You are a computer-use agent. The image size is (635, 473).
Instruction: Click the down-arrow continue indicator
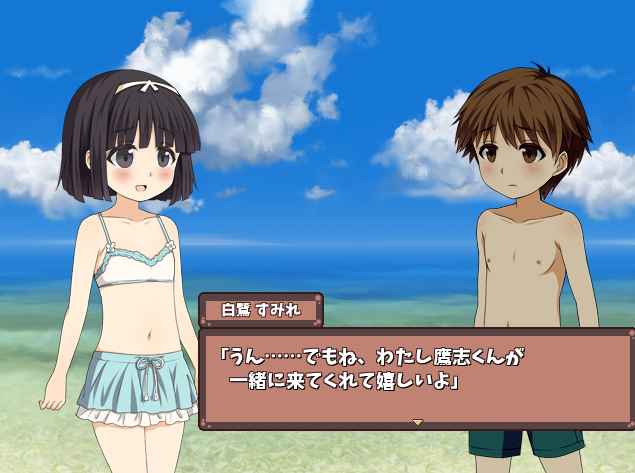coord(417,422)
